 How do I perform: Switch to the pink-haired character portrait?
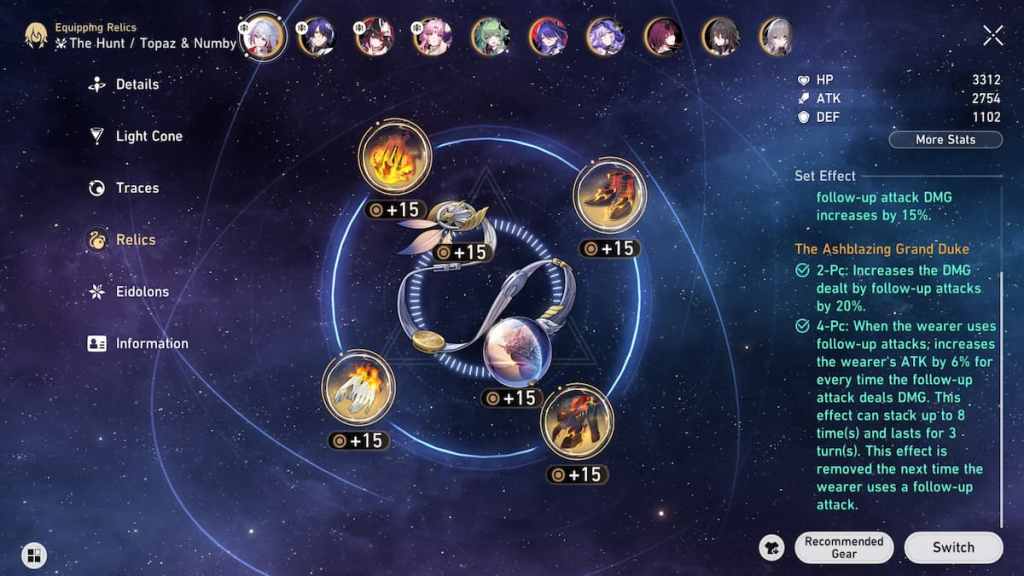[432, 37]
